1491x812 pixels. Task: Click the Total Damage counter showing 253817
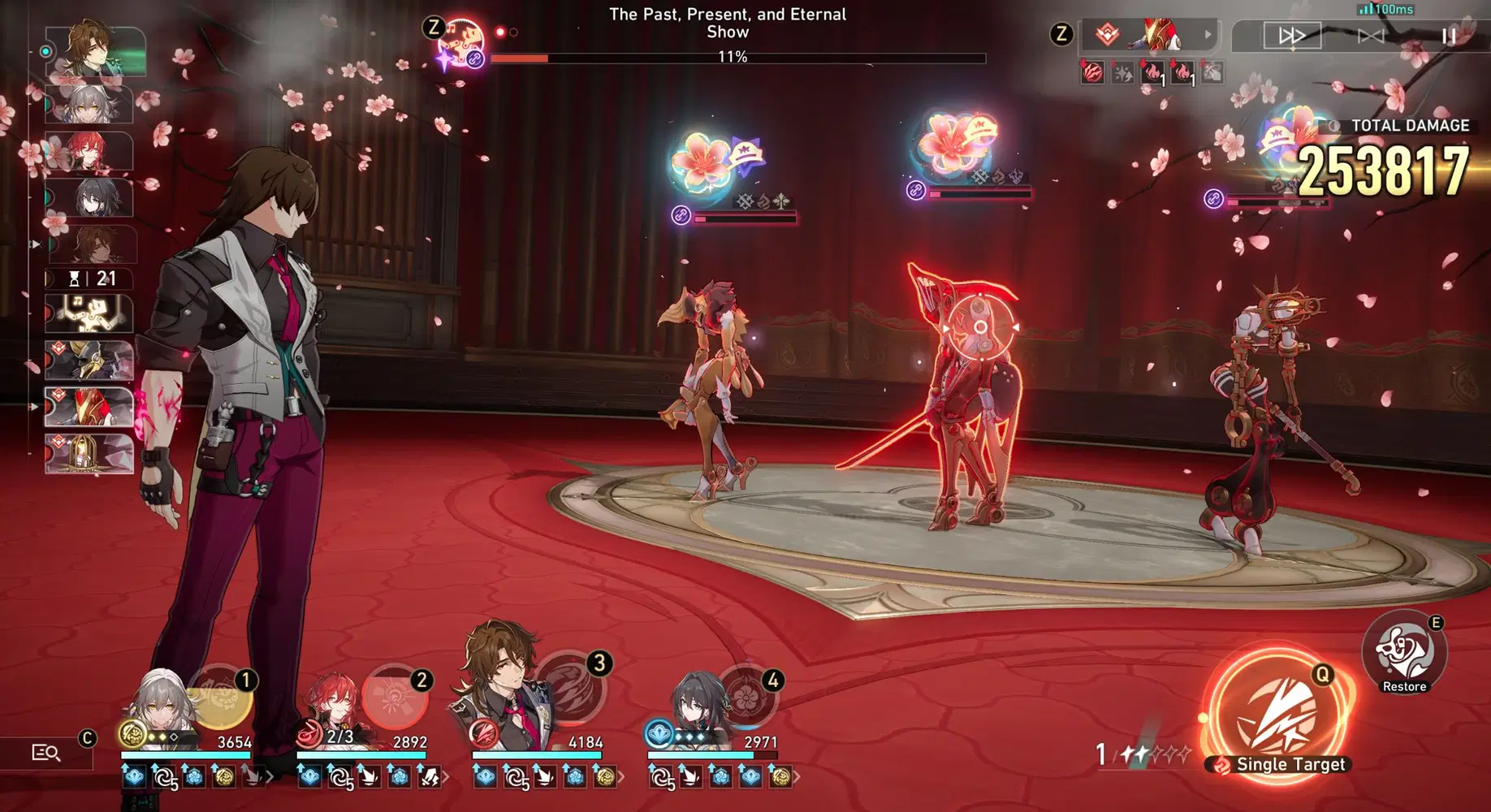tap(1385, 165)
